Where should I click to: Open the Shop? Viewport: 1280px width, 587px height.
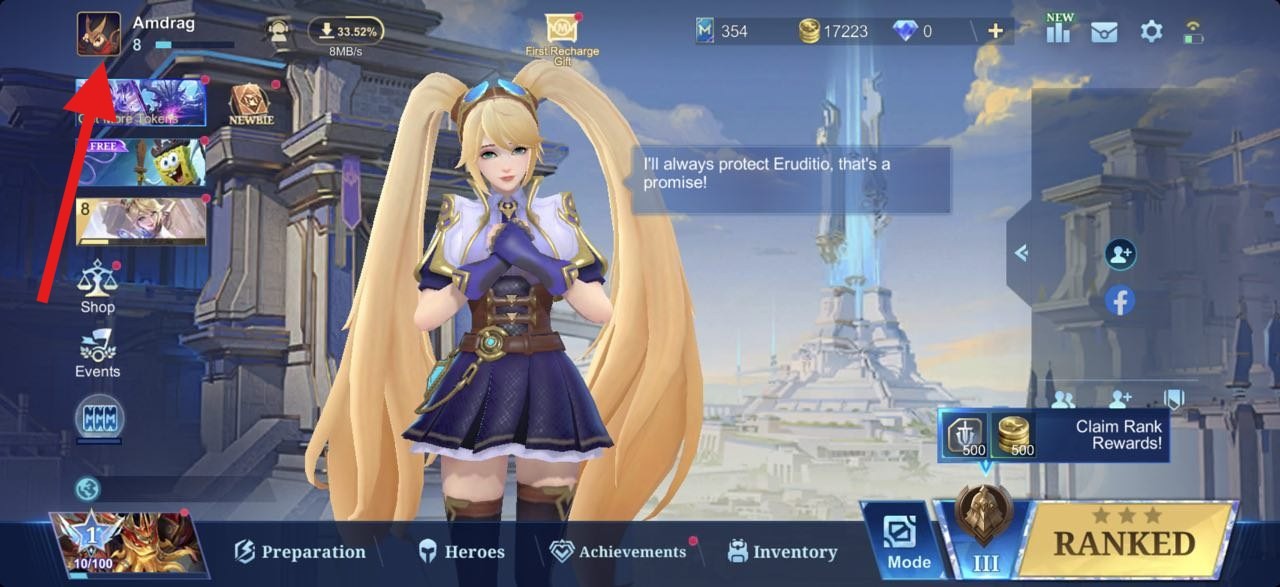(98, 288)
